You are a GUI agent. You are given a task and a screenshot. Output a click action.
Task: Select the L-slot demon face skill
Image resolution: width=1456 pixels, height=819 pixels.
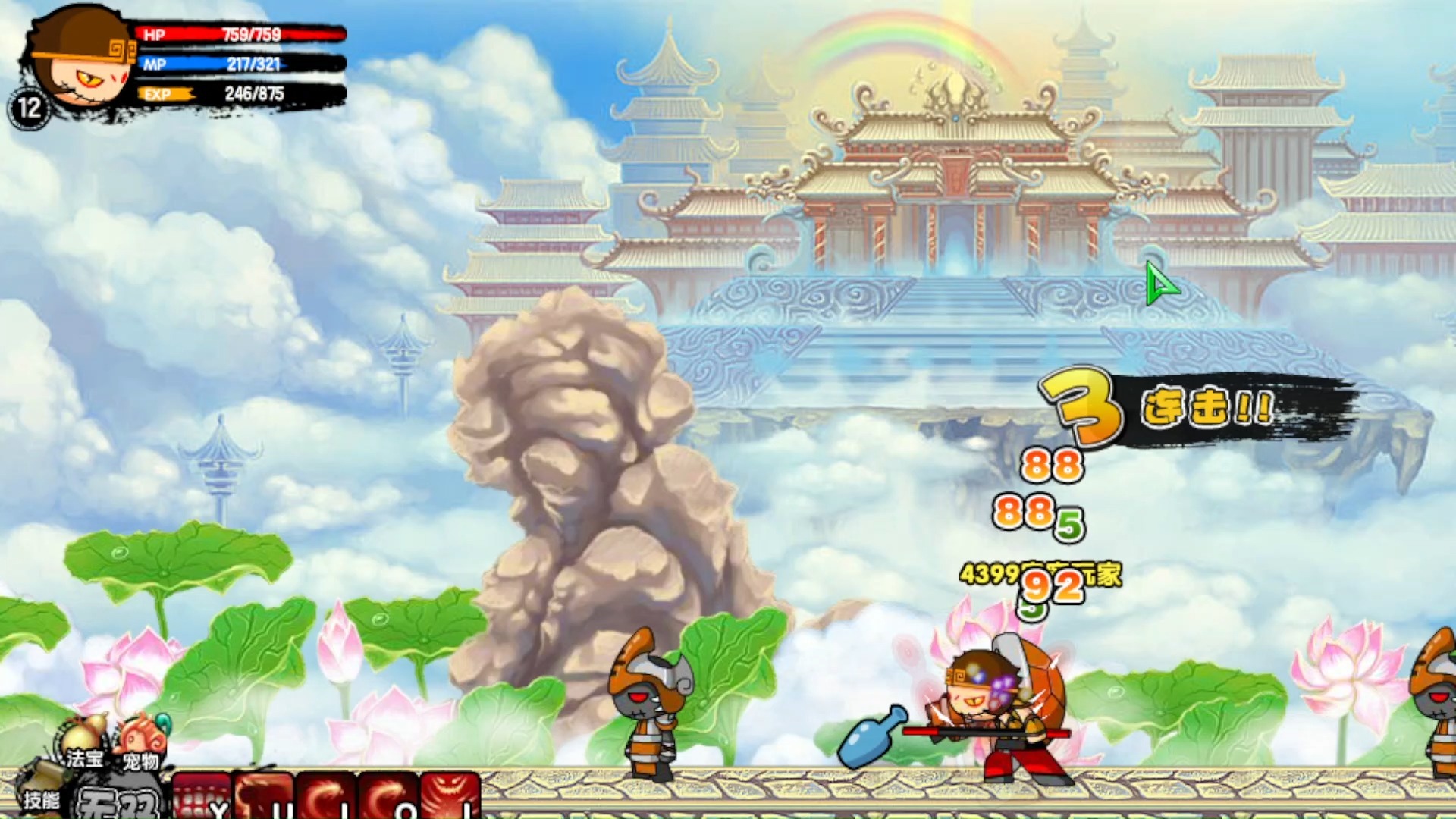pos(450,796)
